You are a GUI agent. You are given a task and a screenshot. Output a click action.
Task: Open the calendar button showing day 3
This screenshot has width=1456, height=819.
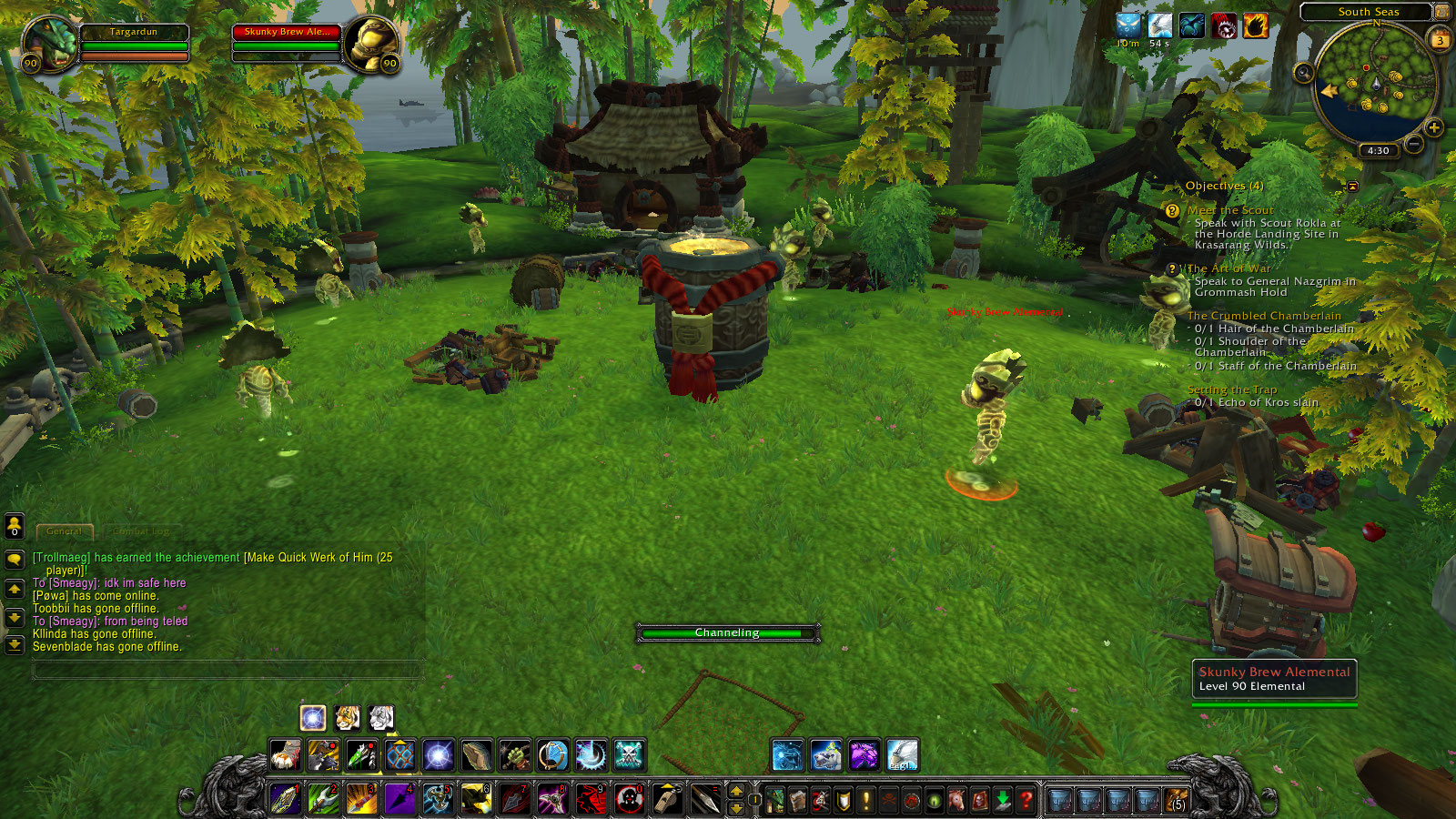(1440, 41)
